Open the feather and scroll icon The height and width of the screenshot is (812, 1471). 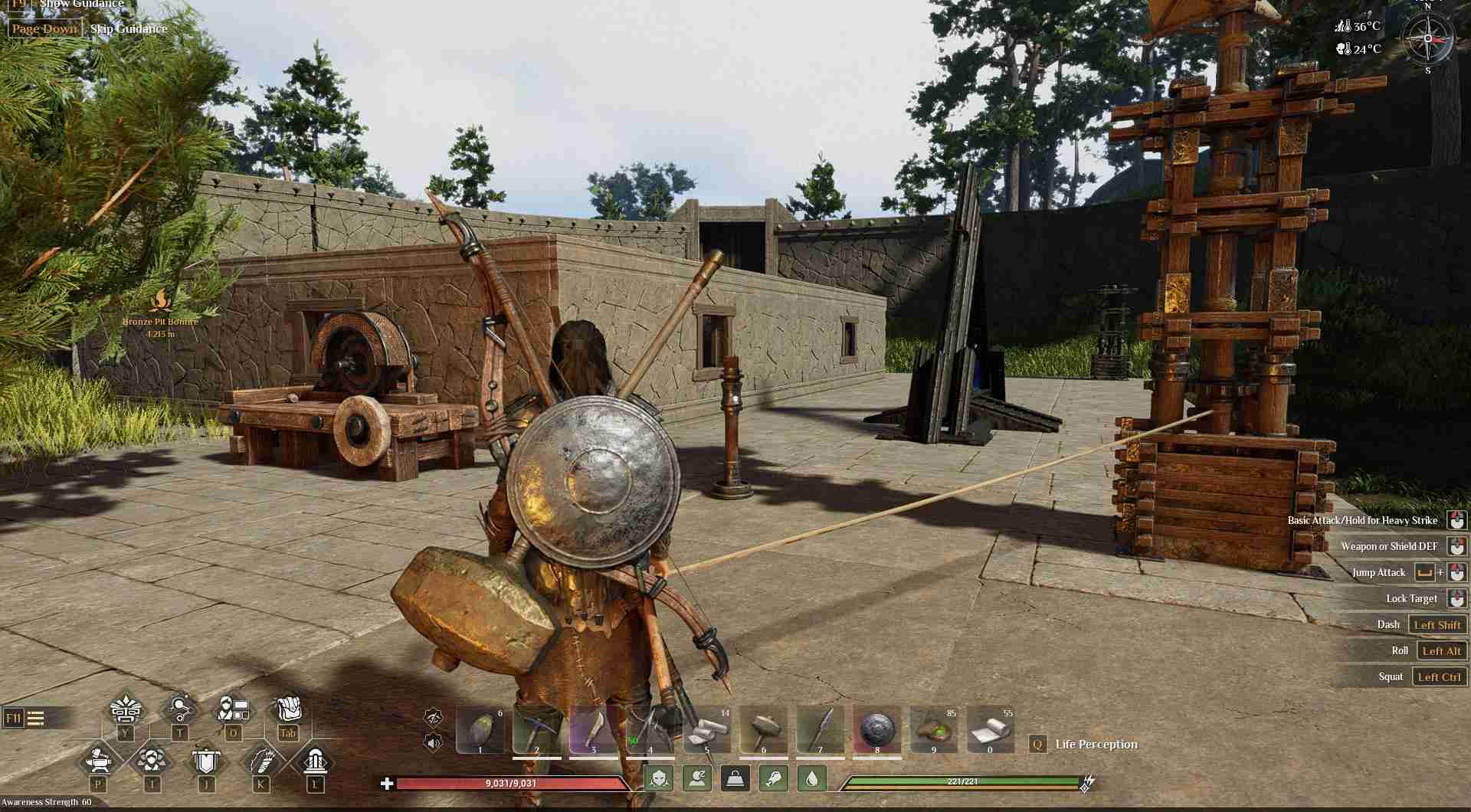pyautogui.click(x=260, y=761)
